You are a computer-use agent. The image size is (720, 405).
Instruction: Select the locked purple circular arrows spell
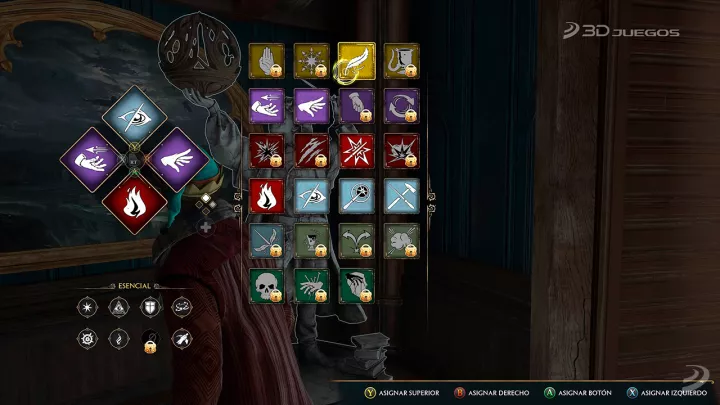tap(401, 105)
